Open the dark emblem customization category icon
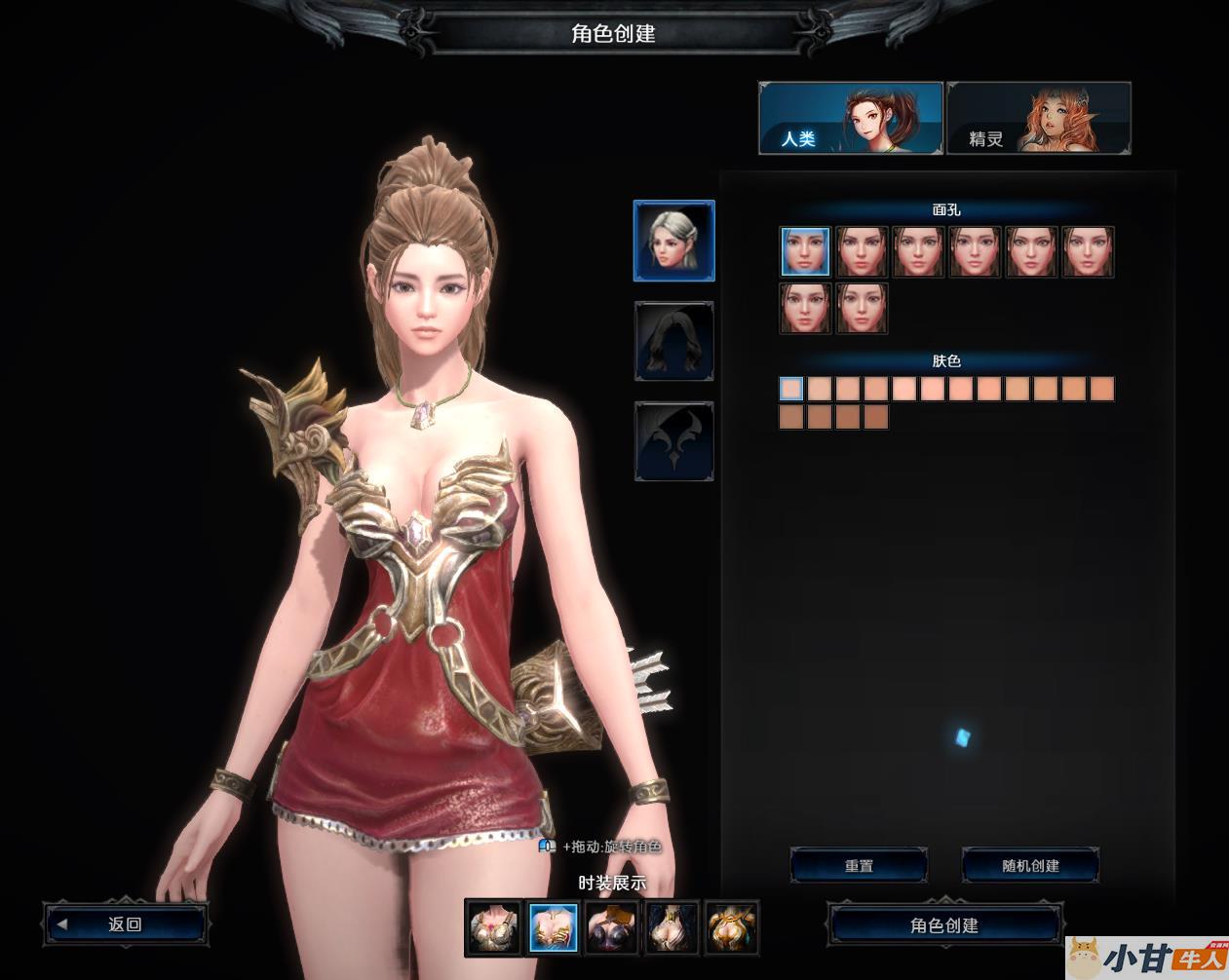The image size is (1229, 980). [674, 441]
